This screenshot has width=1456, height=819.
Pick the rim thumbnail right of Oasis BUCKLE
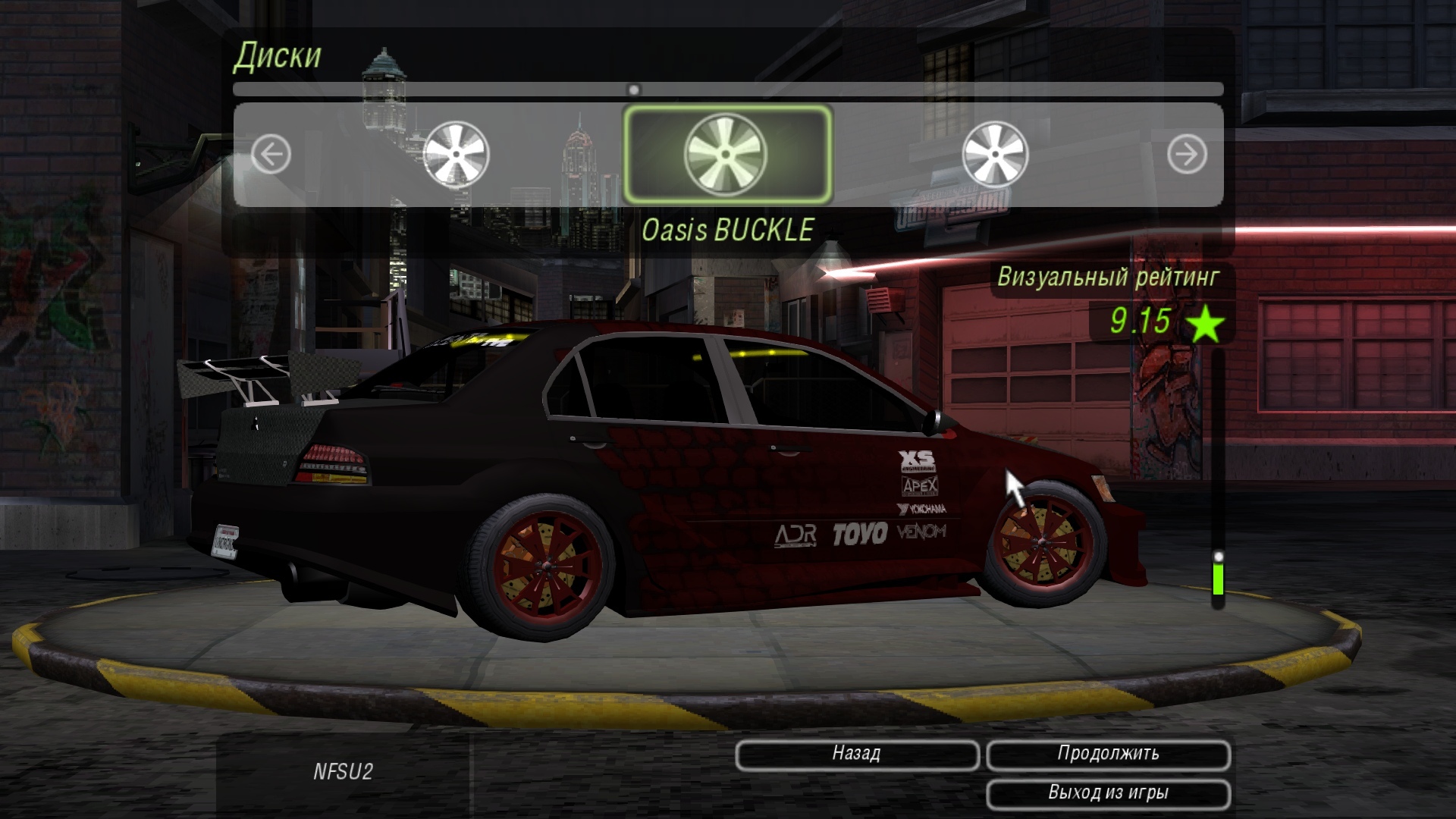coord(995,155)
